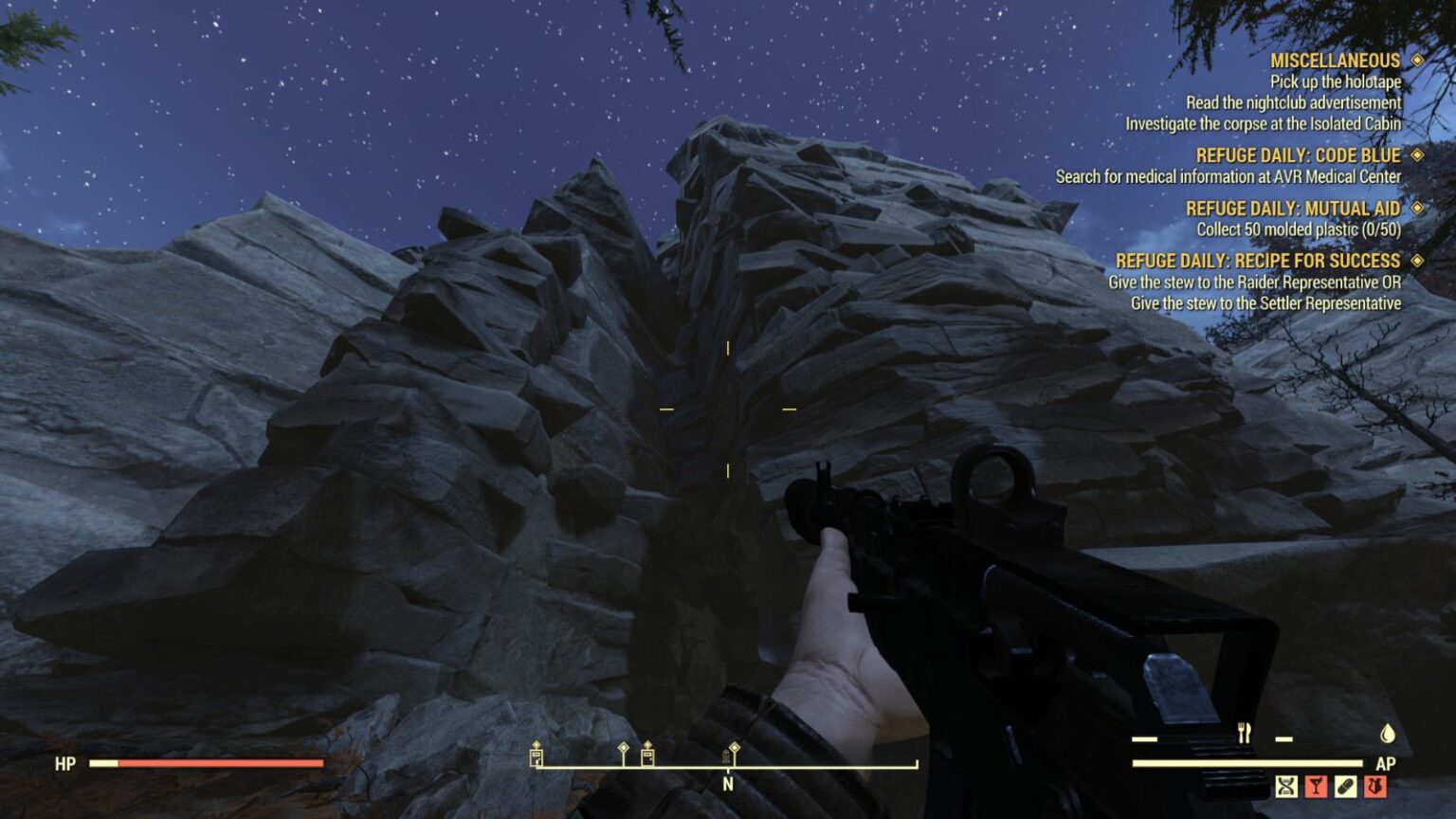This screenshot has width=1456, height=819.
Task: Click the N heading marker on the compass
Action: [728, 784]
